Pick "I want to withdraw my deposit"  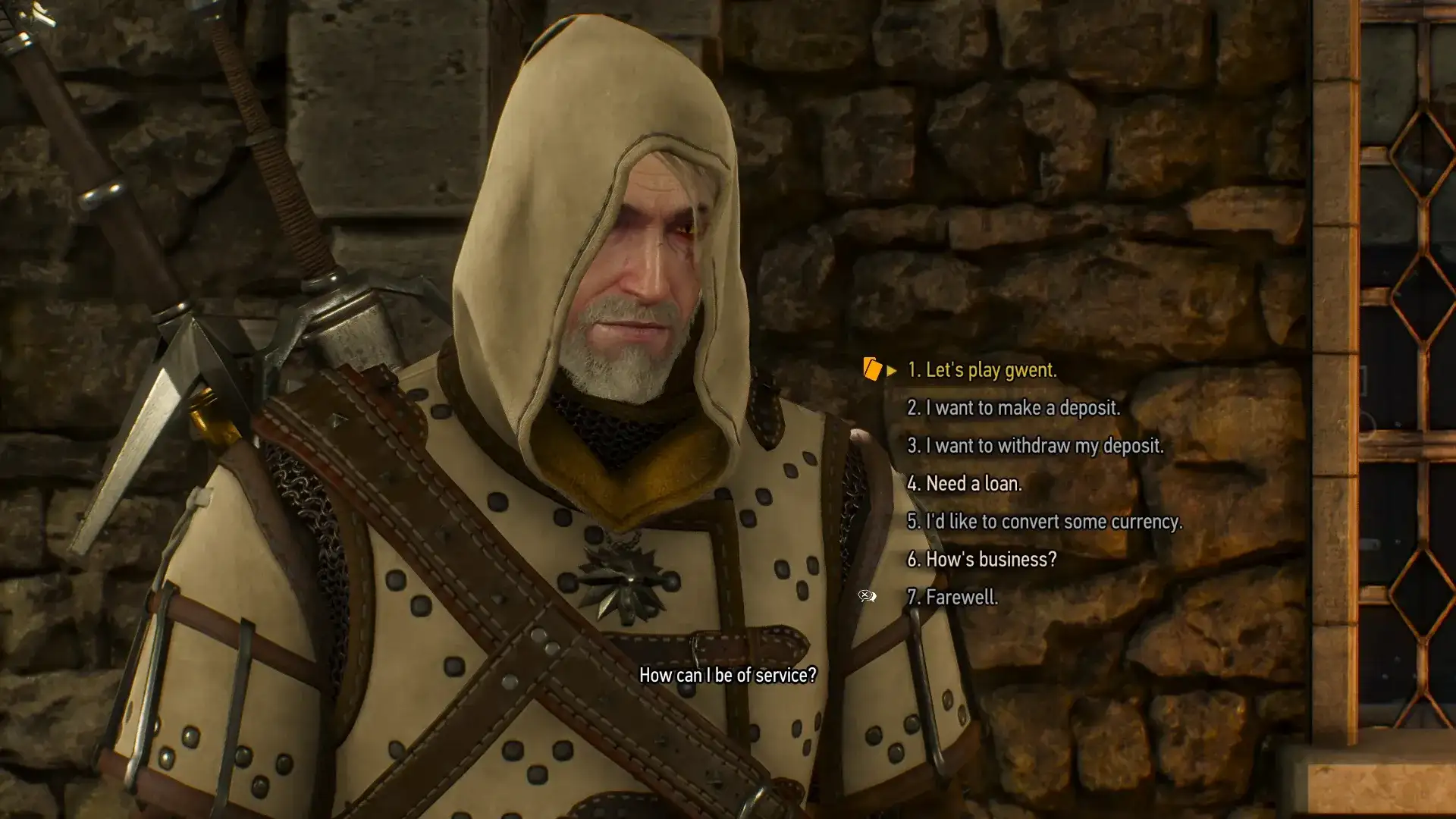tap(1034, 446)
